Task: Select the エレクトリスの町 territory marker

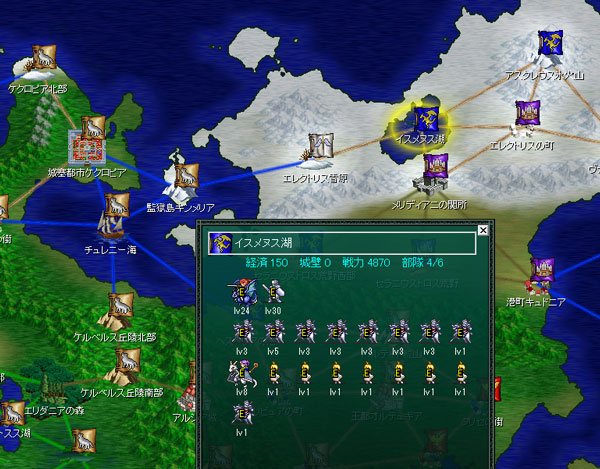Action: coord(527,114)
